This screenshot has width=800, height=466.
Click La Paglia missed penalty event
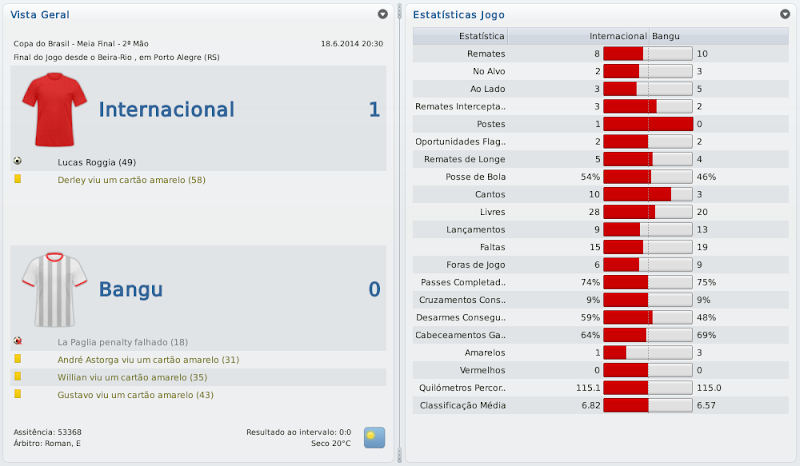pos(122,342)
